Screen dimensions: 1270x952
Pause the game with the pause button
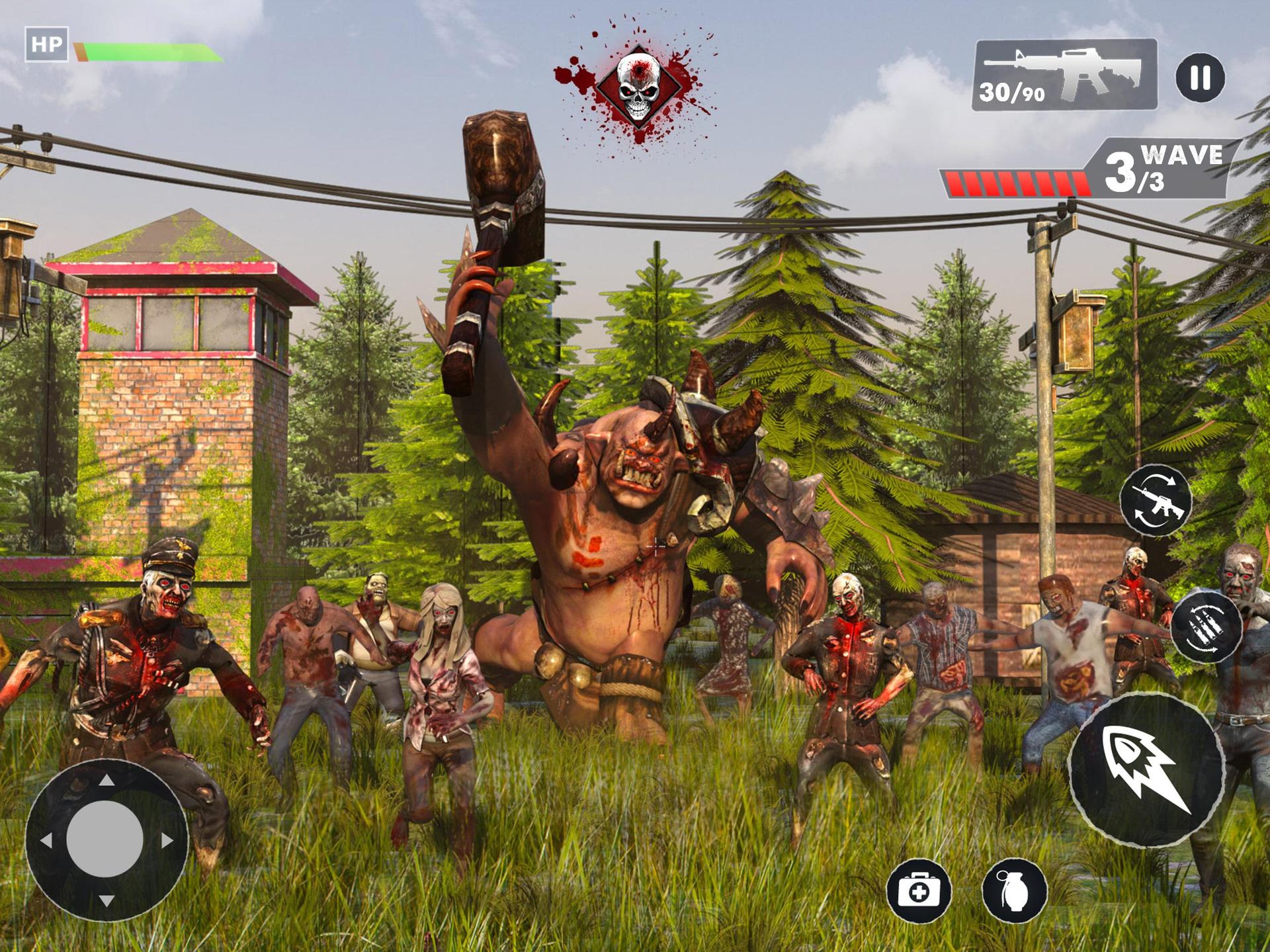pos(1200,77)
